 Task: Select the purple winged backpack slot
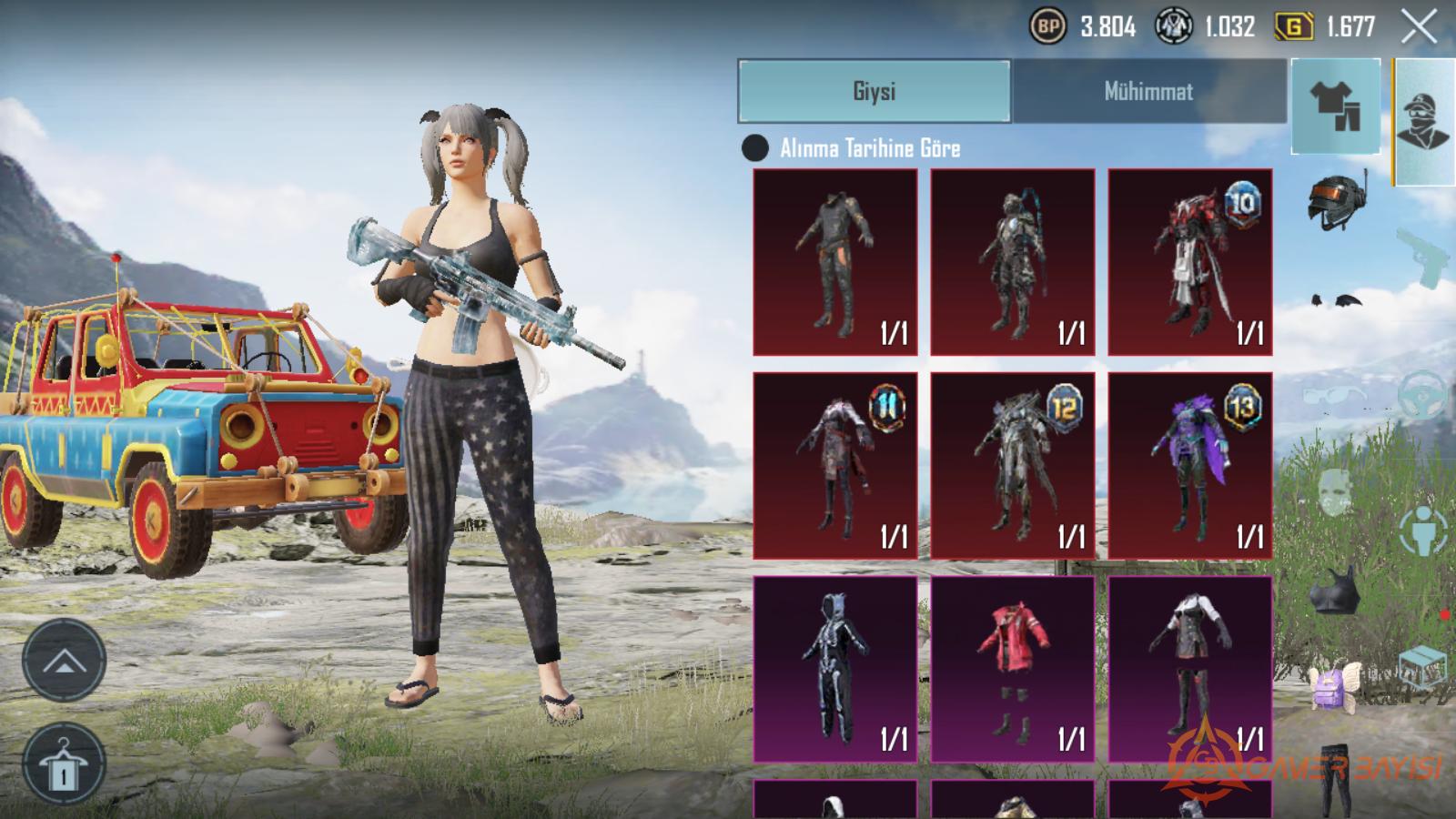click(1335, 683)
